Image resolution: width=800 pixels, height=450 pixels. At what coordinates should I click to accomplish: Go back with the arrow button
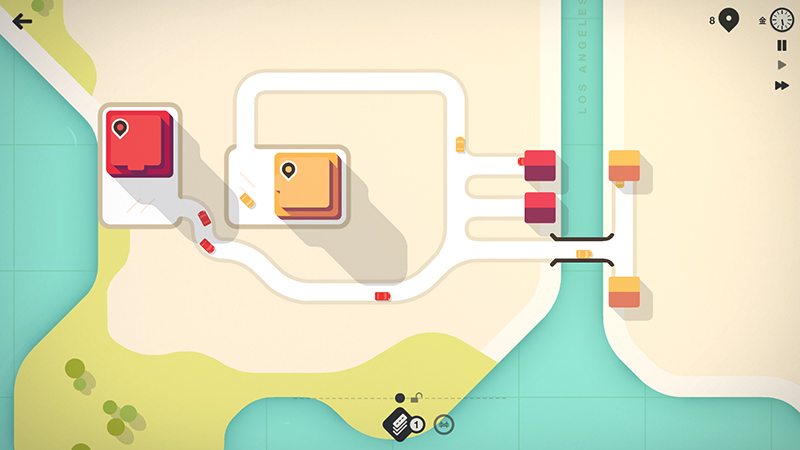click(22, 21)
